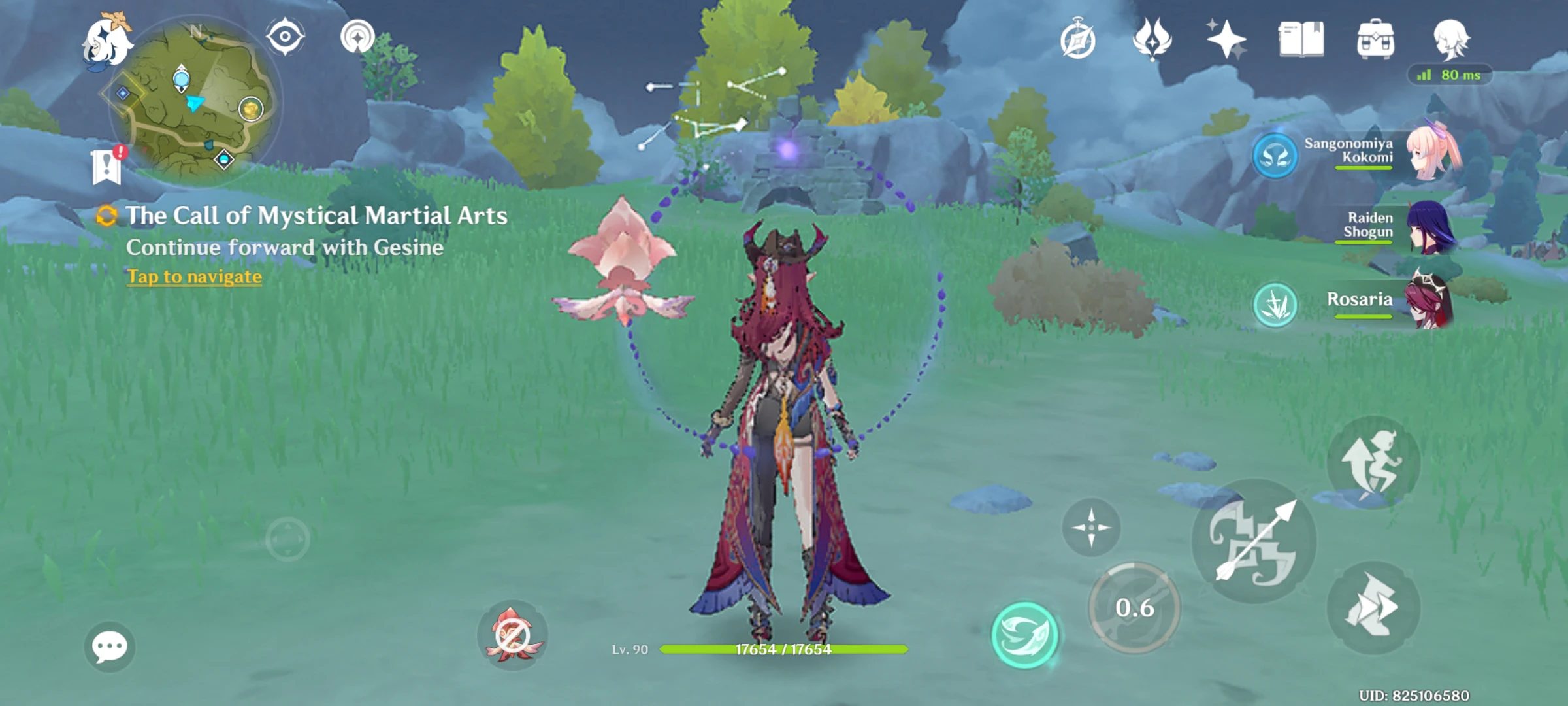Open the chat speech bubble
The image size is (1568, 706).
click(110, 647)
